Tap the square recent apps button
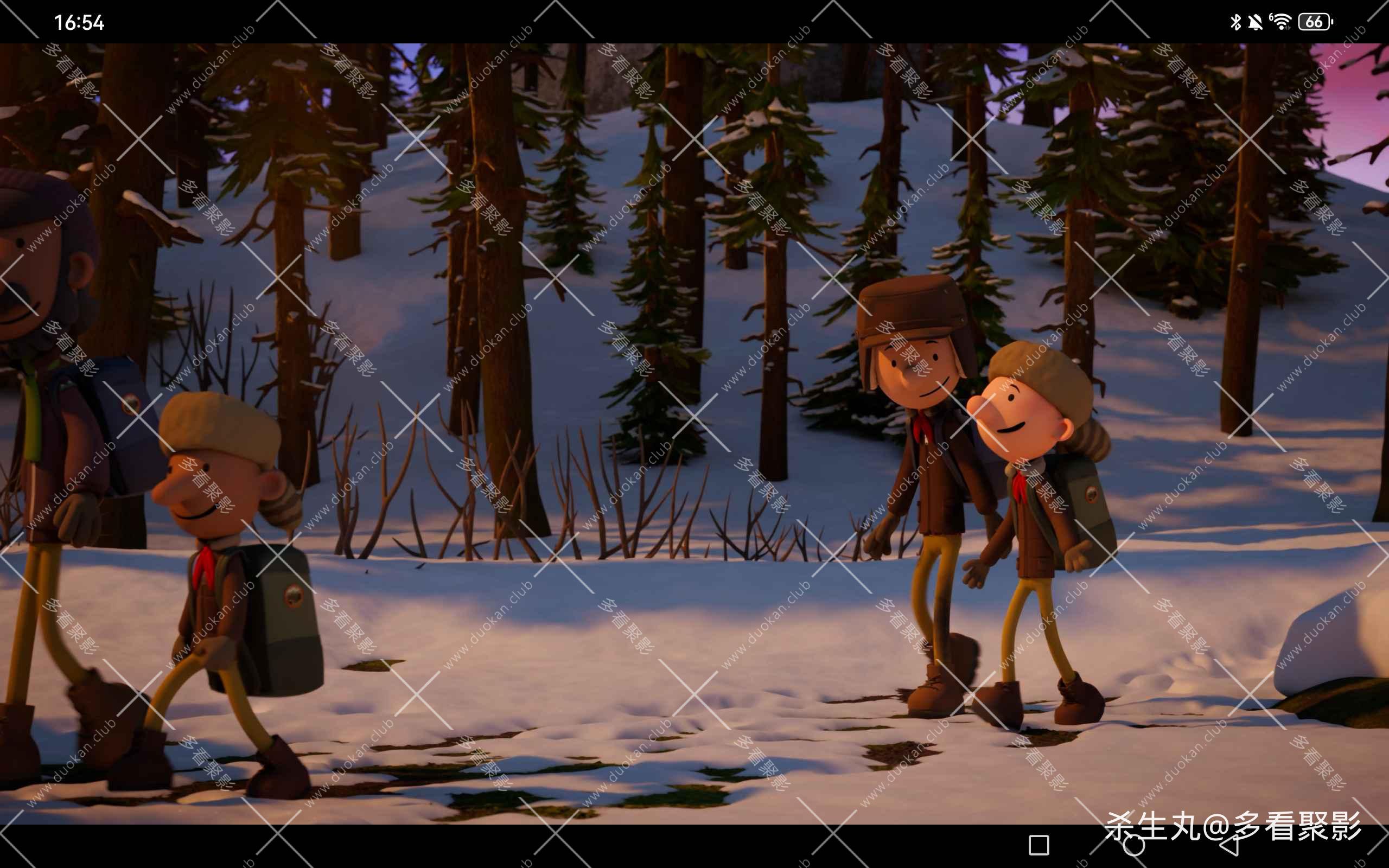The width and height of the screenshot is (1389, 868). pos(1039,845)
